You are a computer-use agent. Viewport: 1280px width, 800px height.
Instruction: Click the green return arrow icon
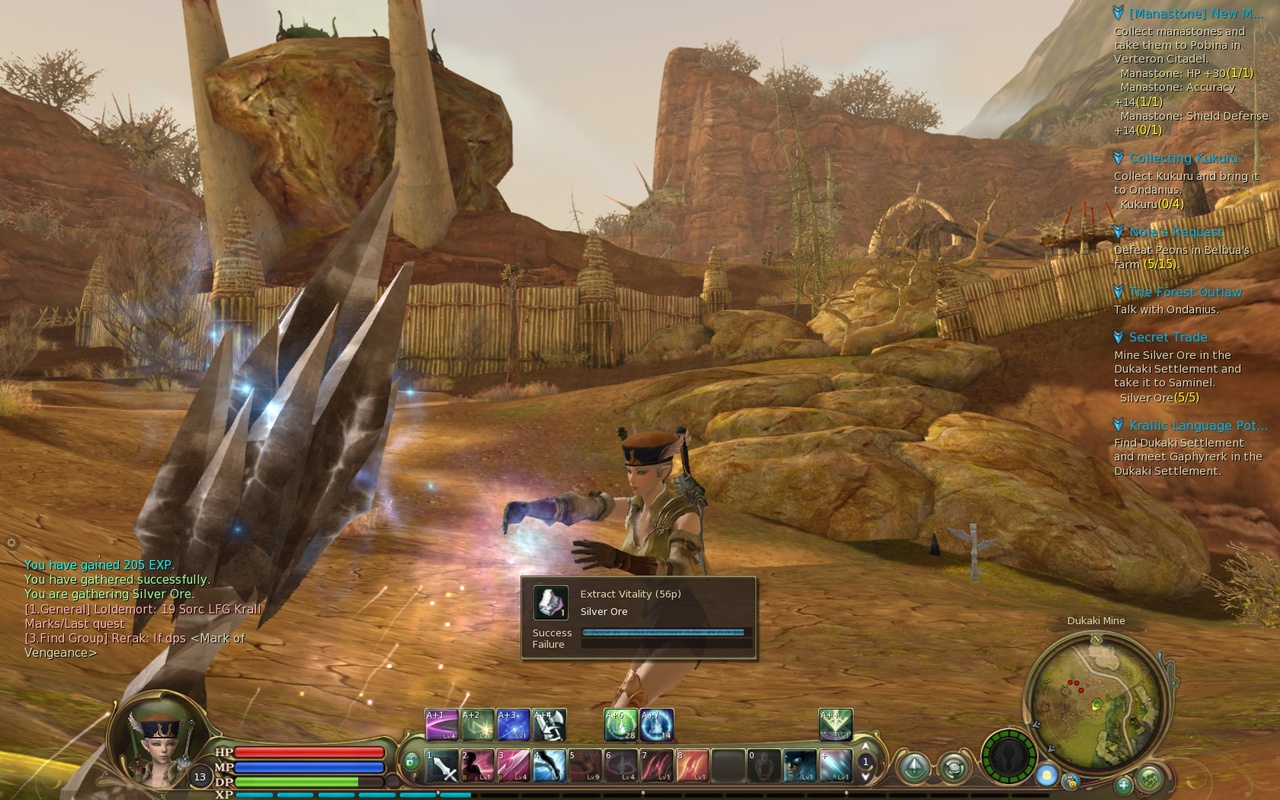[916, 766]
